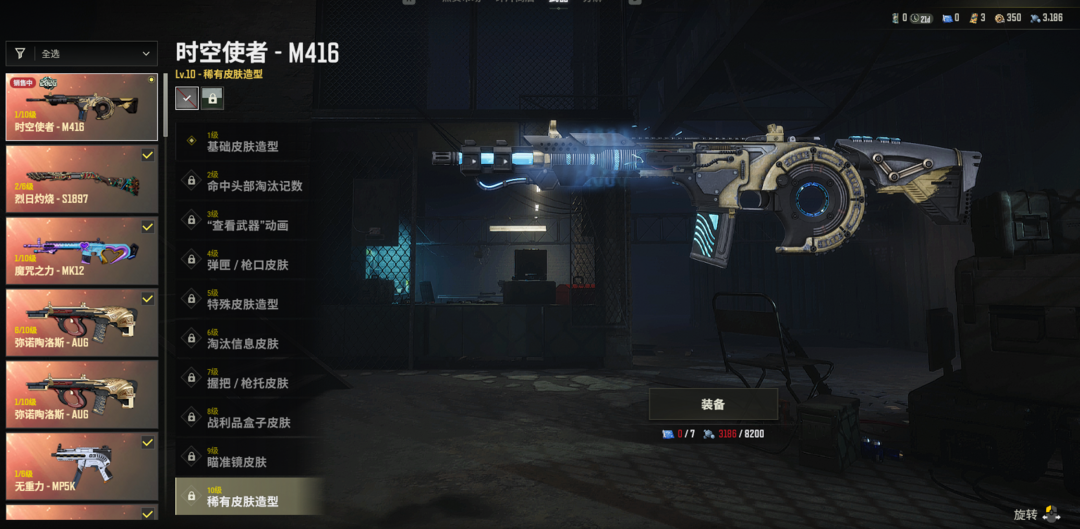Choose the 烈日灼烧 - S1897 skin card
The height and width of the screenshot is (529, 1080).
(82, 179)
